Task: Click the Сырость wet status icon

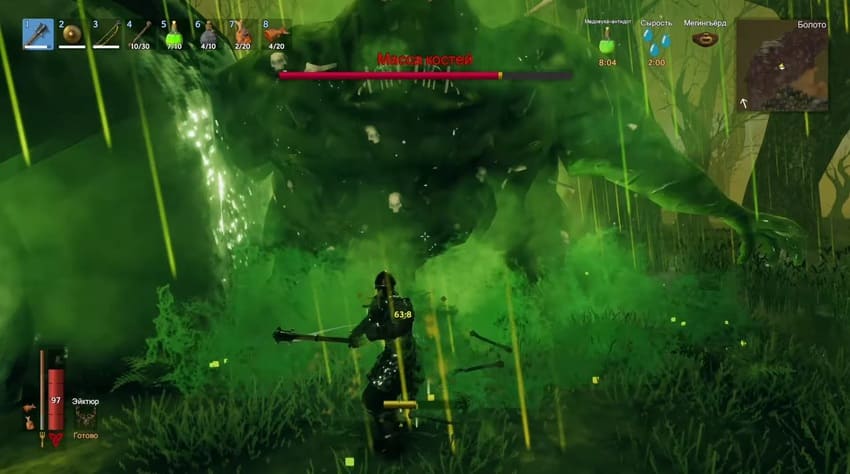Action: tap(656, 41)
